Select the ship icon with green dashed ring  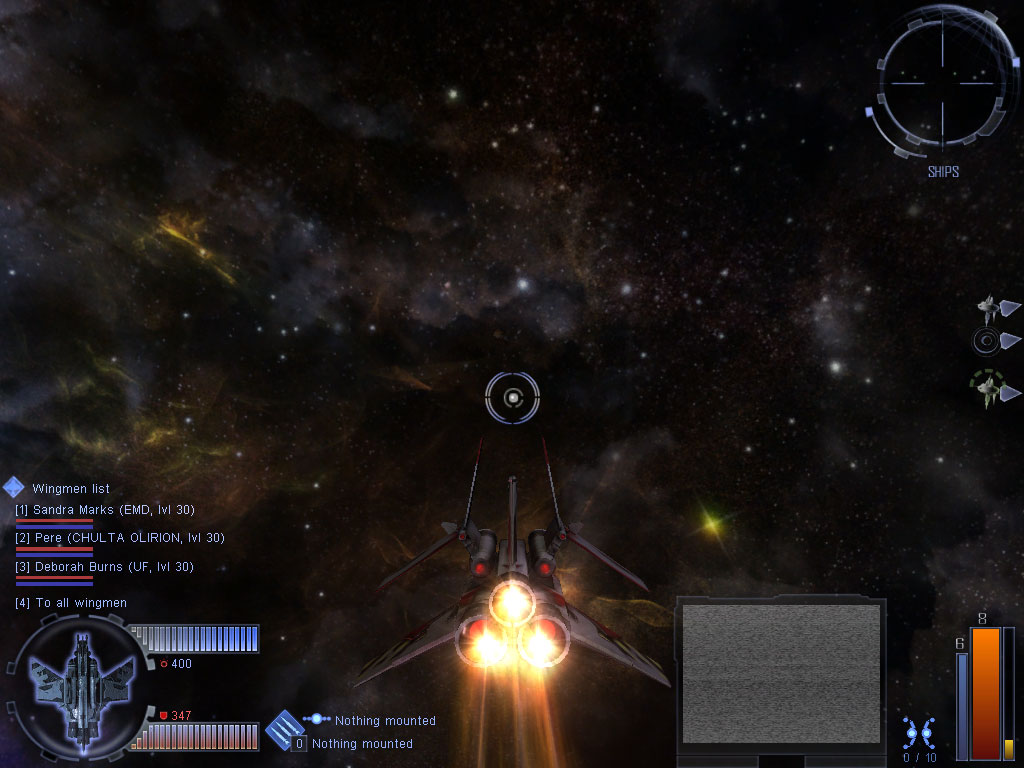pyautogui.click(x=988, y=388)
